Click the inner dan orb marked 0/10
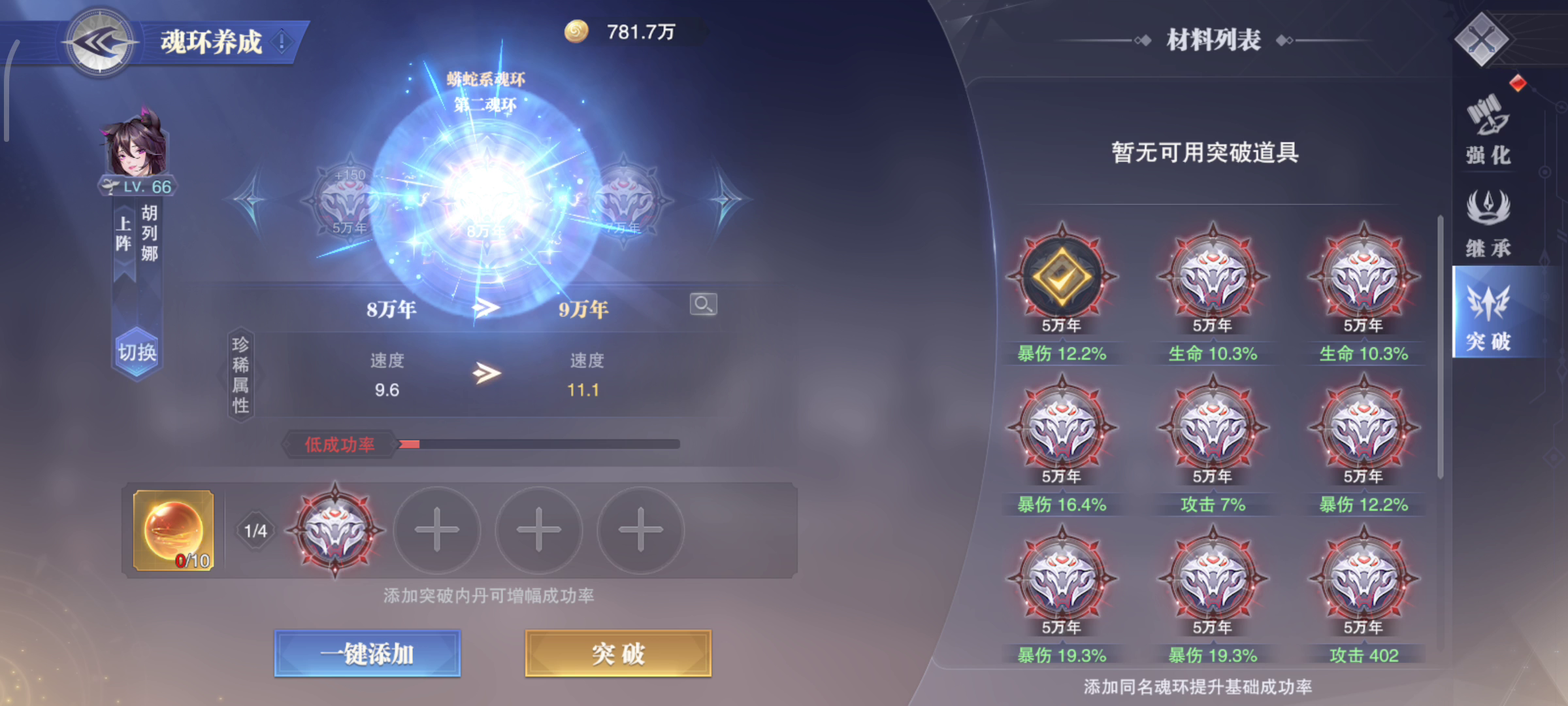 tap(172, 529)
